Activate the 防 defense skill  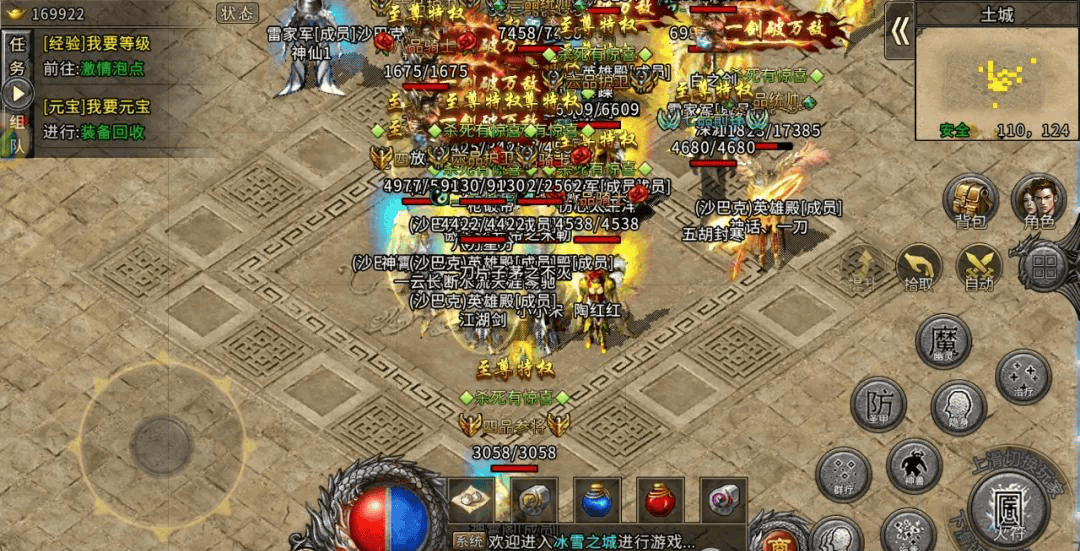pyautogui.click(x=878, y=405)
